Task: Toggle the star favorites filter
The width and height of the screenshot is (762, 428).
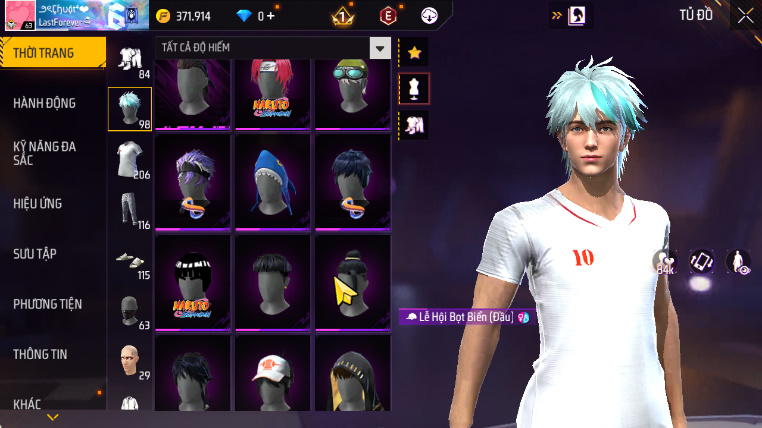Action: (414, 52)
